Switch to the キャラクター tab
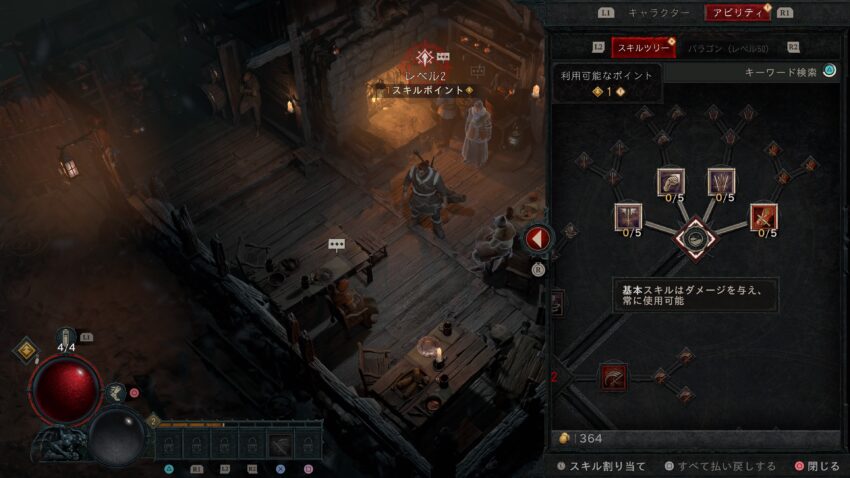850x478 pixels. (x=658, y=13)
